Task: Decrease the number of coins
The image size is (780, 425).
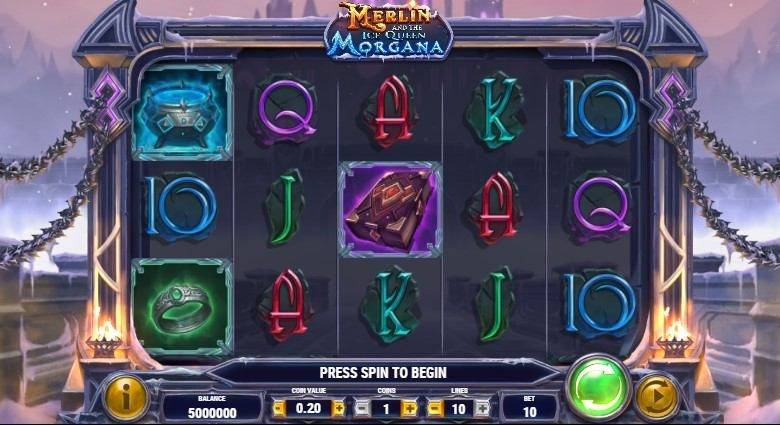Action: pos(362,408)
